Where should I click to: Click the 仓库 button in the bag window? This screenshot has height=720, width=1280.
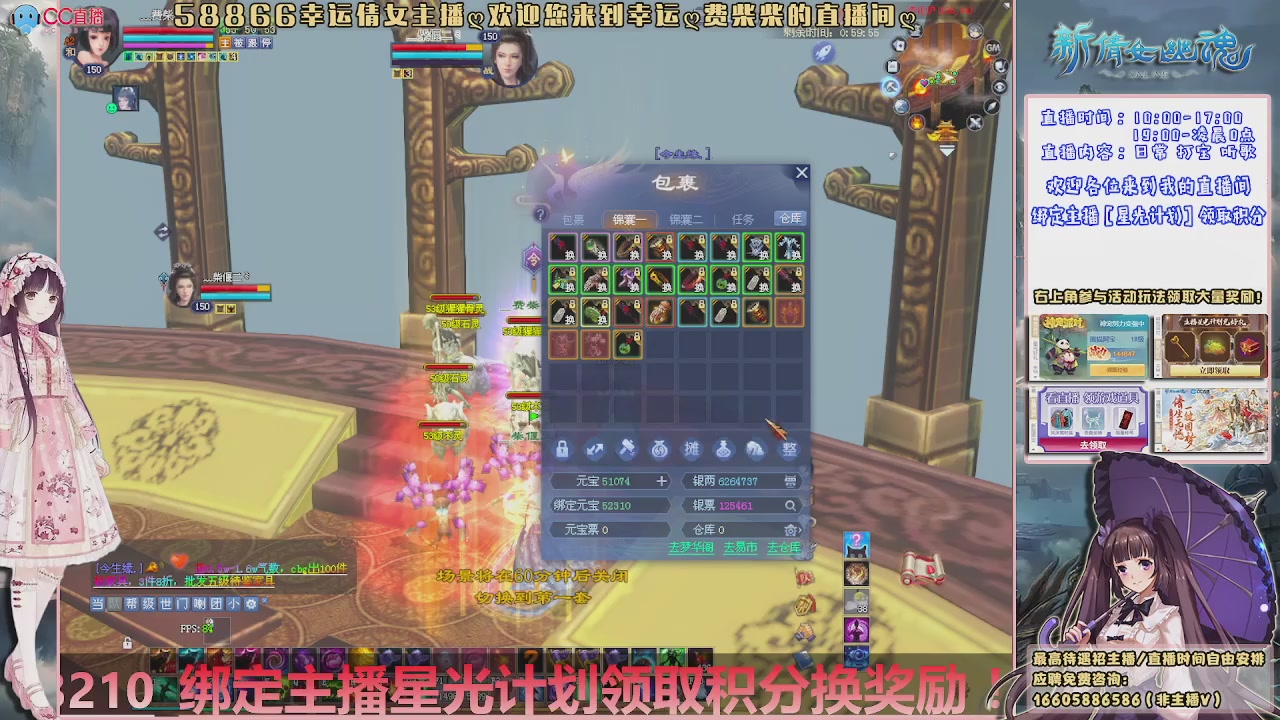(791, 219)
